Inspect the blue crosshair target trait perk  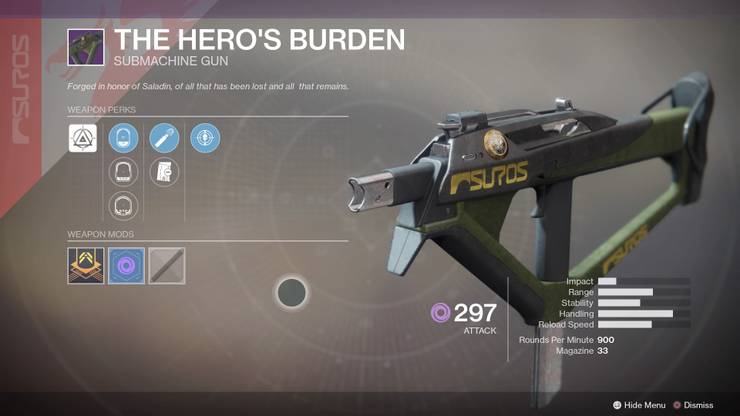205,138
